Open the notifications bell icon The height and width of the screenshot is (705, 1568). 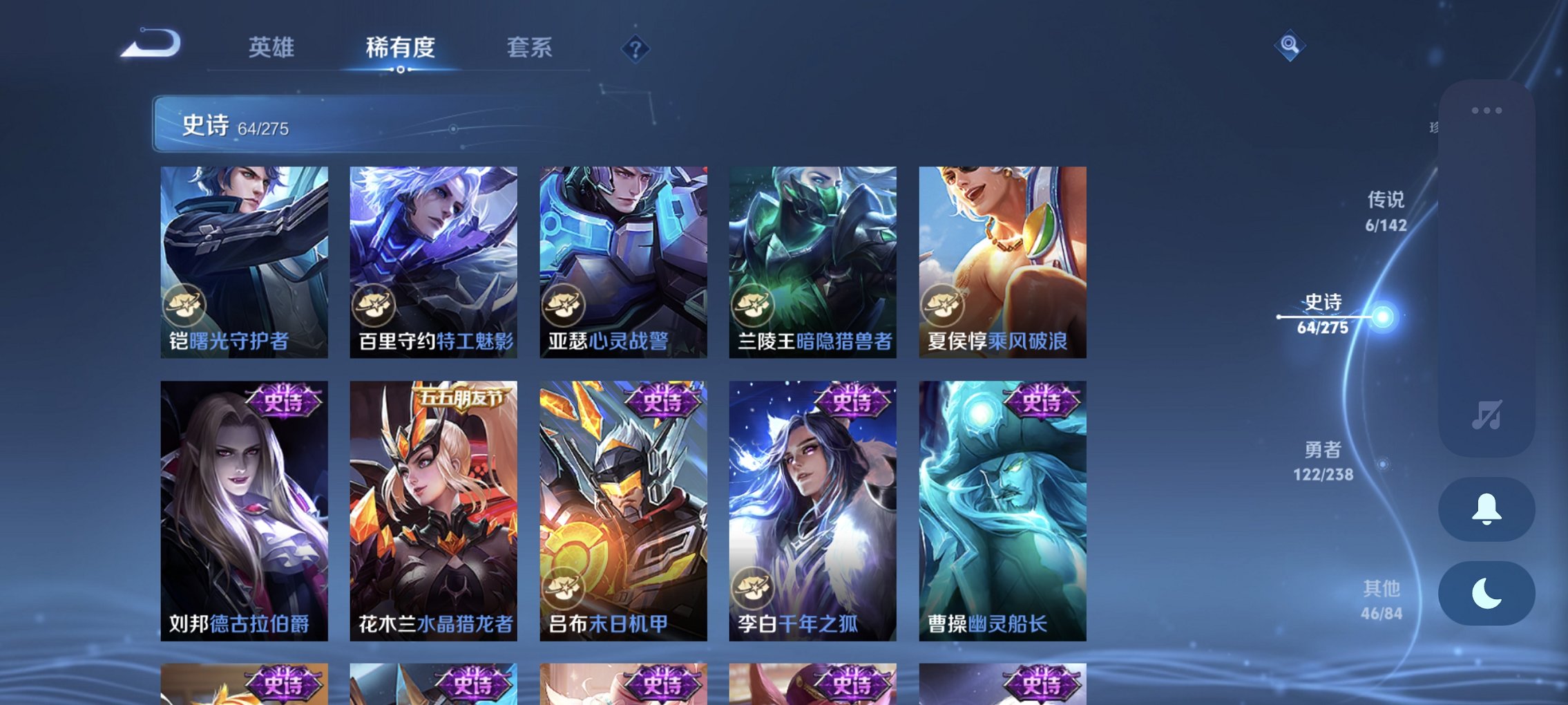(1486, 509)
